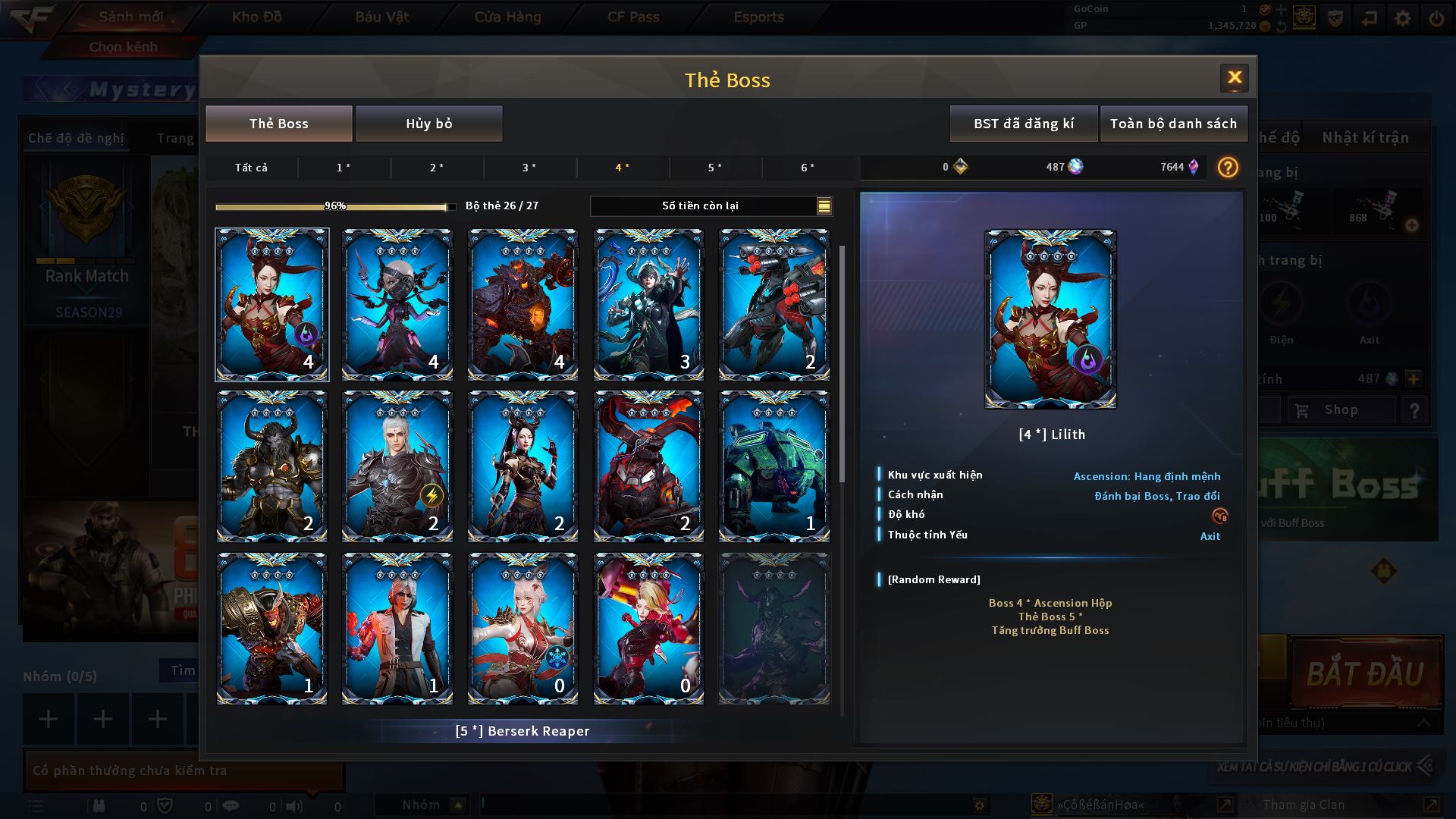Filter cards by Tất cả
Screen dimensions: 1456x819
[x=251, y=168]
